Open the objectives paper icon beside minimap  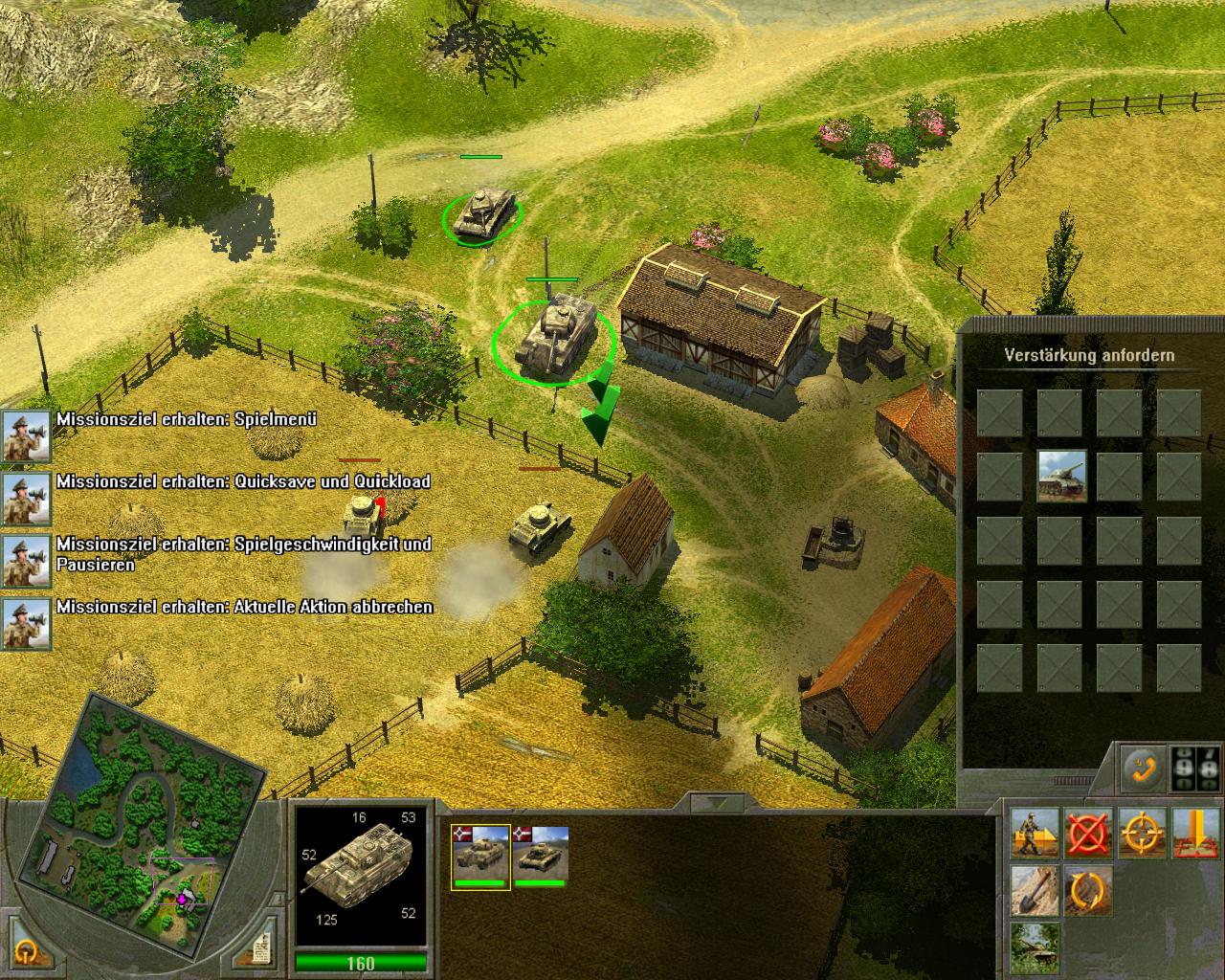257,952
